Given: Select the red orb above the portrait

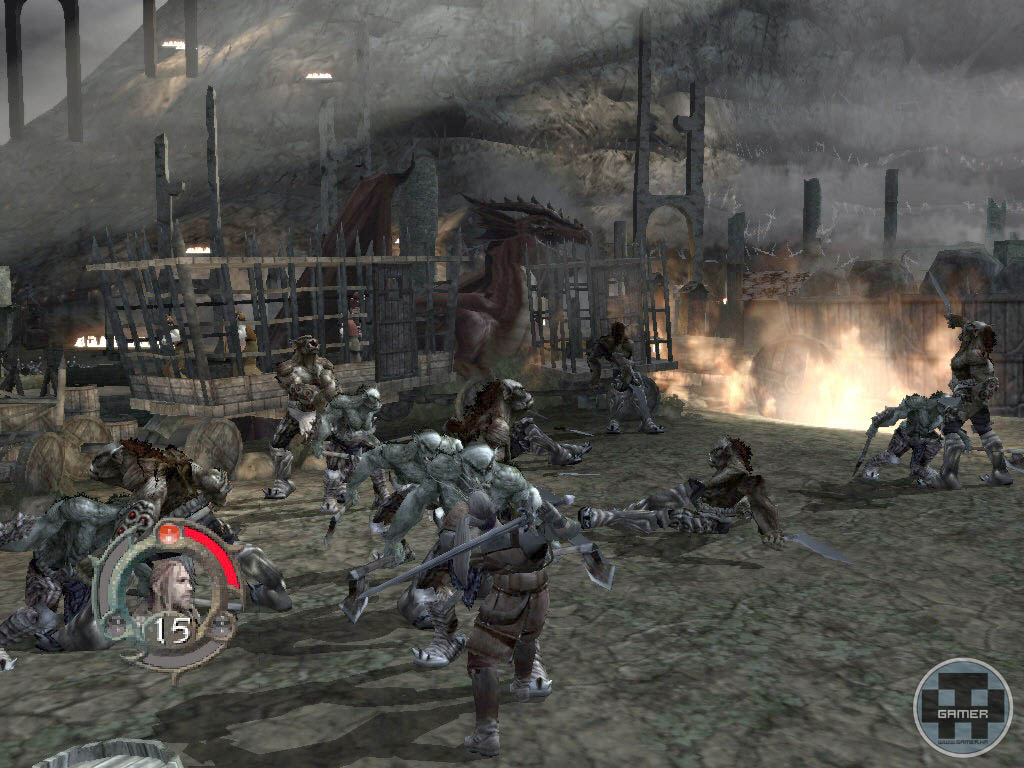Looking at the screenshot, I should pos(168,531).
